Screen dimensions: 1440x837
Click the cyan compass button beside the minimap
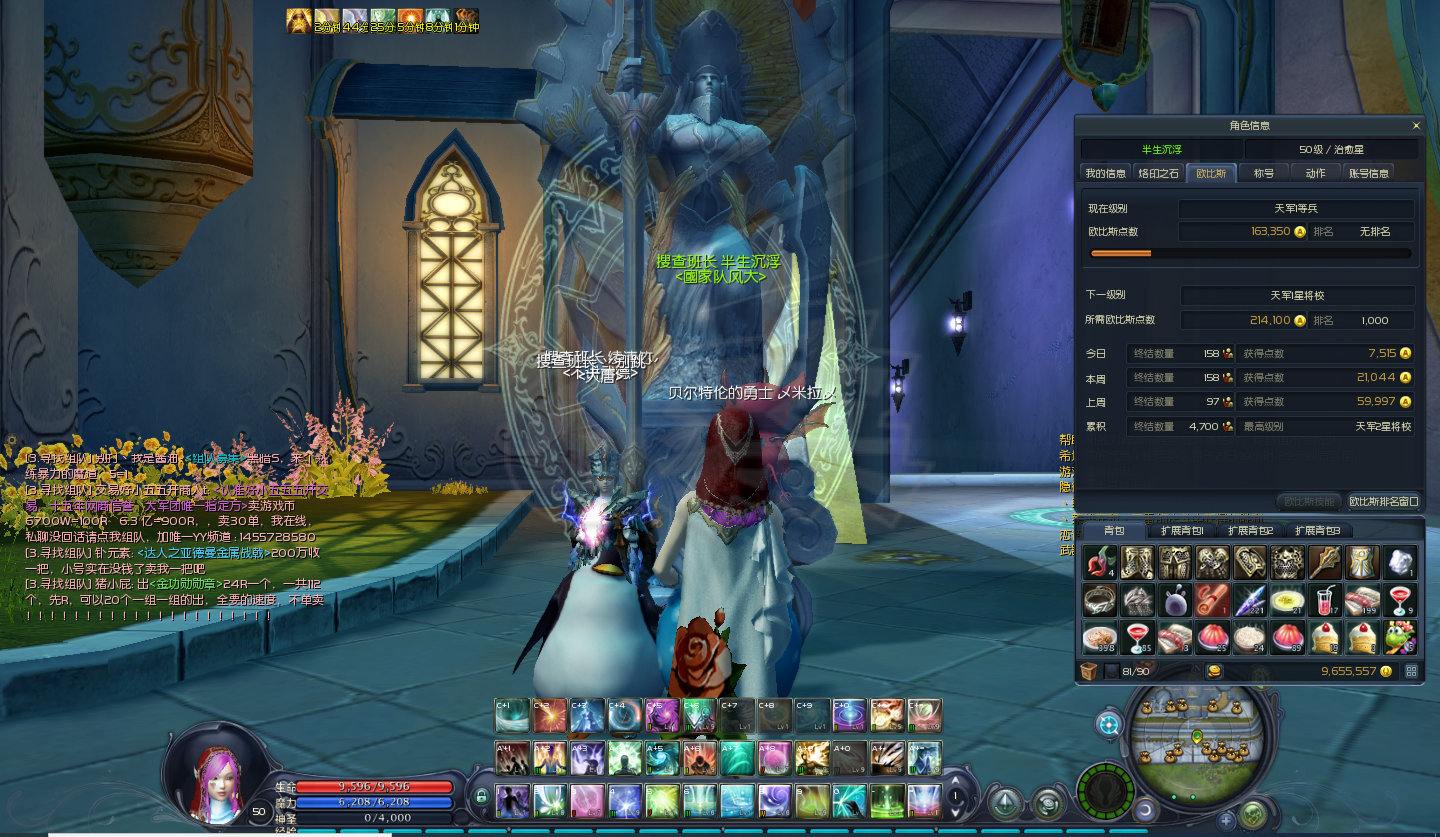click(1109, 723)
